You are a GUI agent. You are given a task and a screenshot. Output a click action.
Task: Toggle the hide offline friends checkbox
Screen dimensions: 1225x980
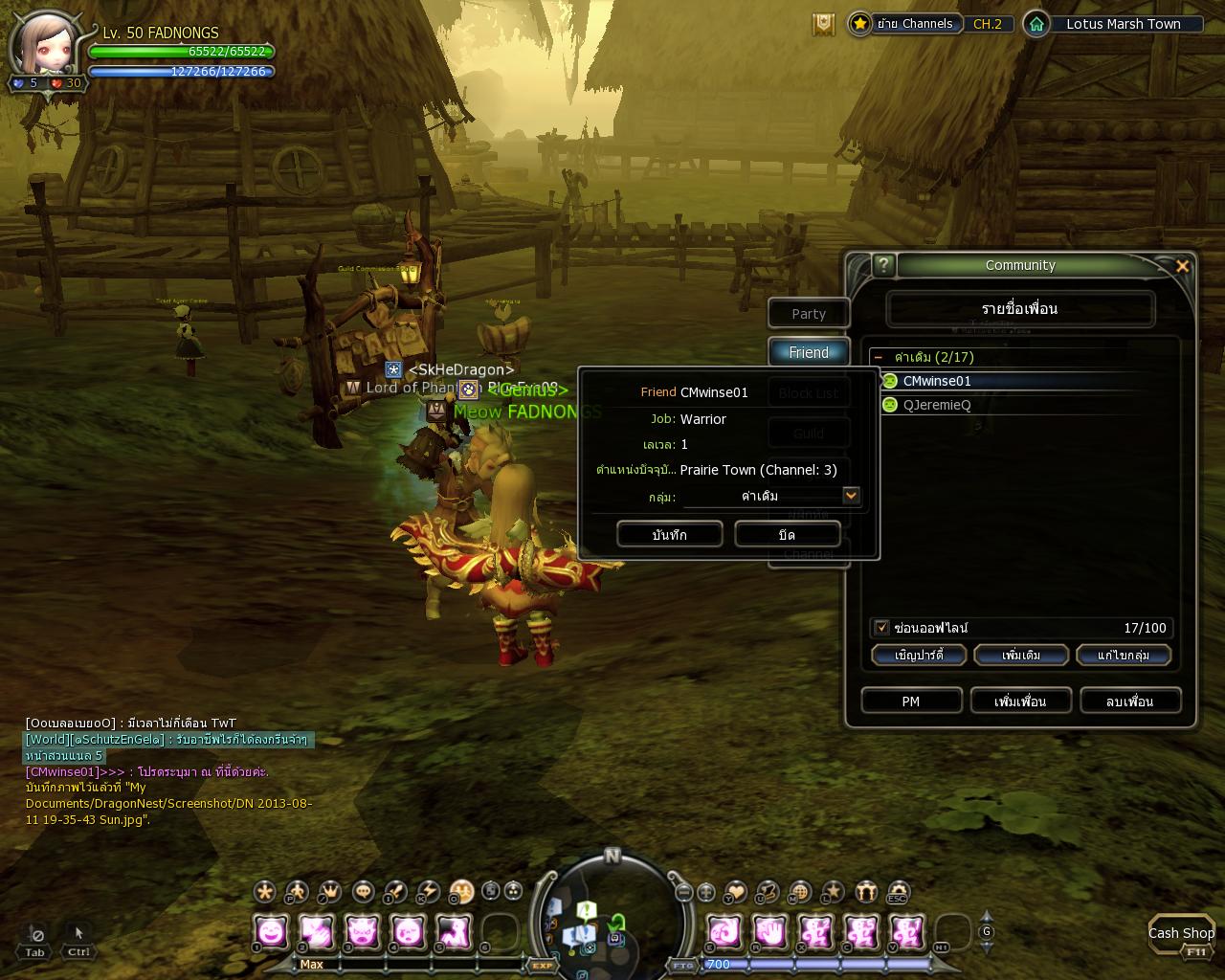881,628
